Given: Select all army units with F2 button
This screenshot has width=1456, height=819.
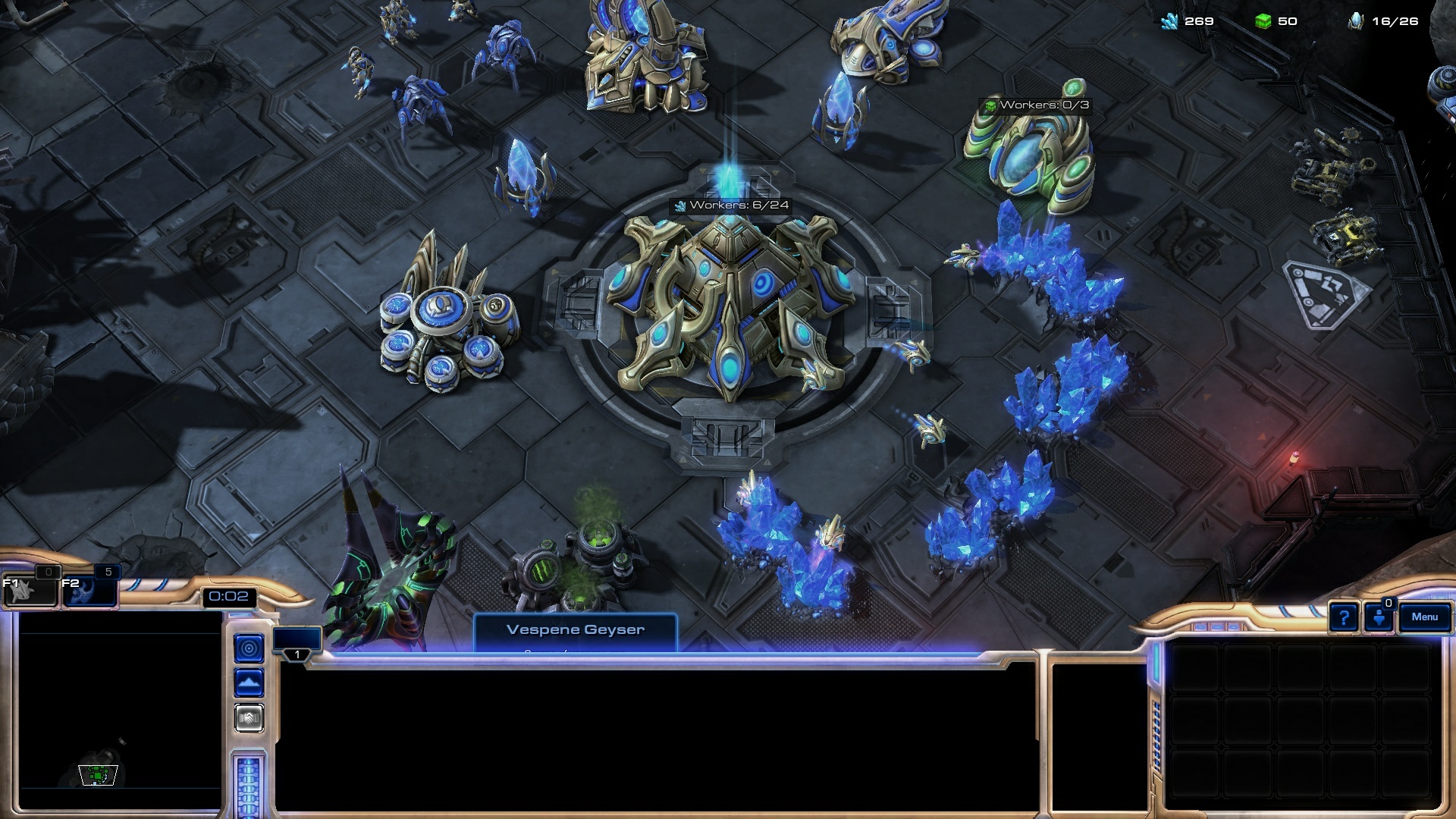Looking at the screenshot, I should pos(89,590).
